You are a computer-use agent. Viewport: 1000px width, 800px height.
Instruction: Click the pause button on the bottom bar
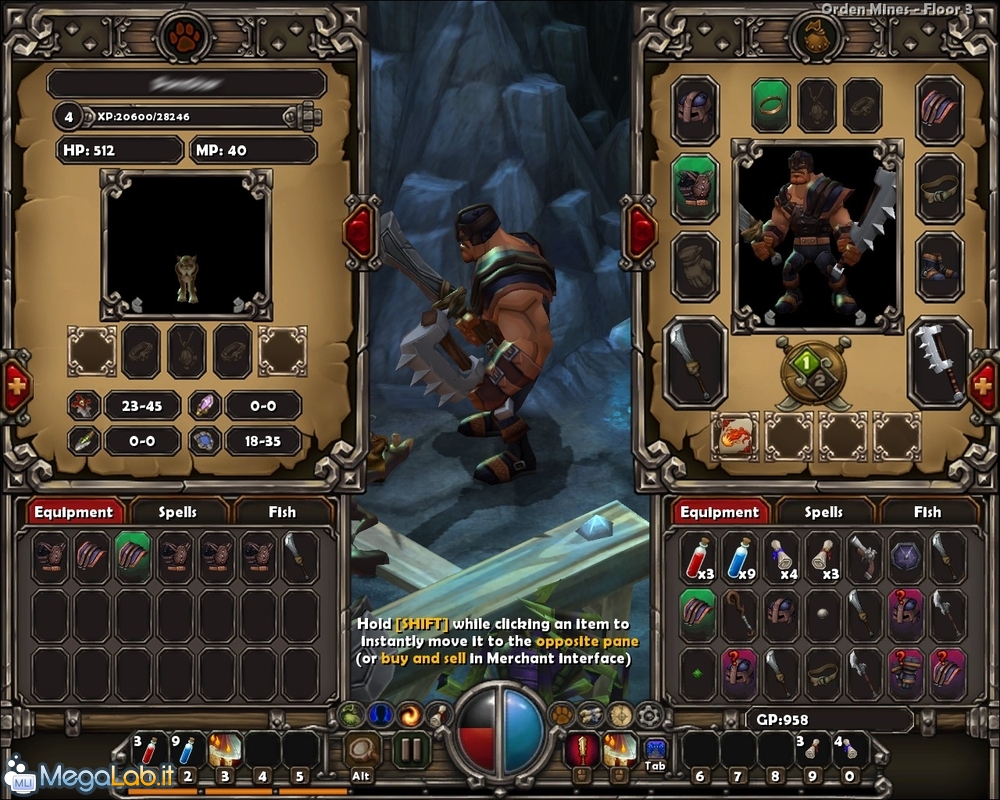408,749
